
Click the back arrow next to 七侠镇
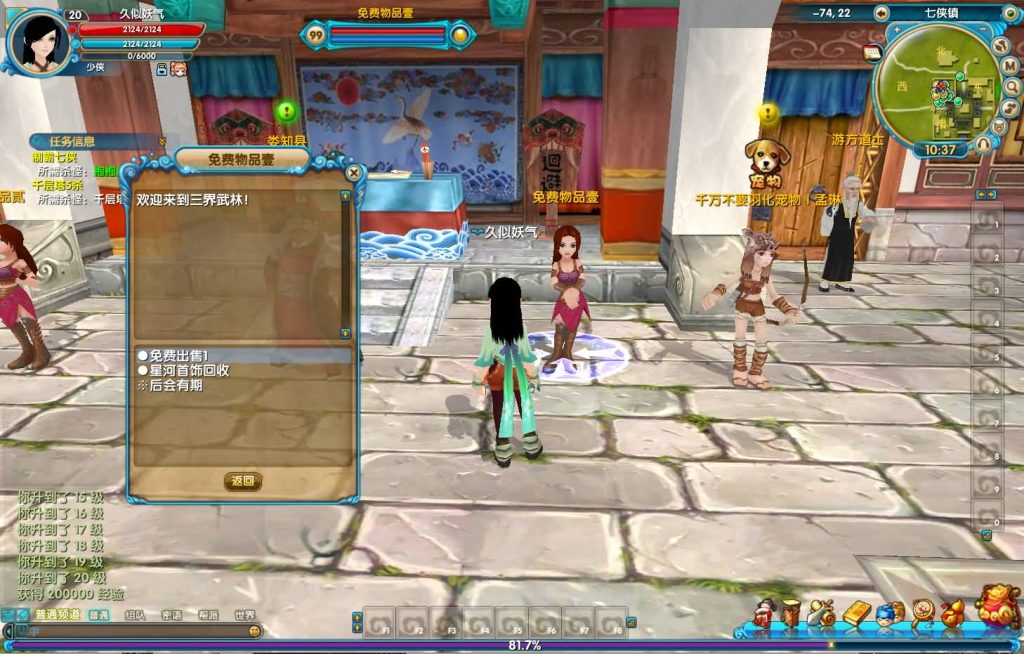pos(881,13)
